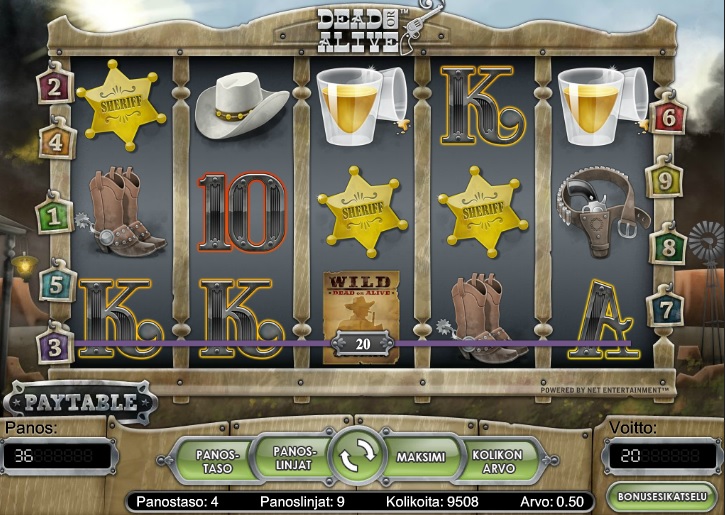Screen dimensions: 725x515
Task: Open the Paytable
Action: pyautogui.click(x=80, y=403)
